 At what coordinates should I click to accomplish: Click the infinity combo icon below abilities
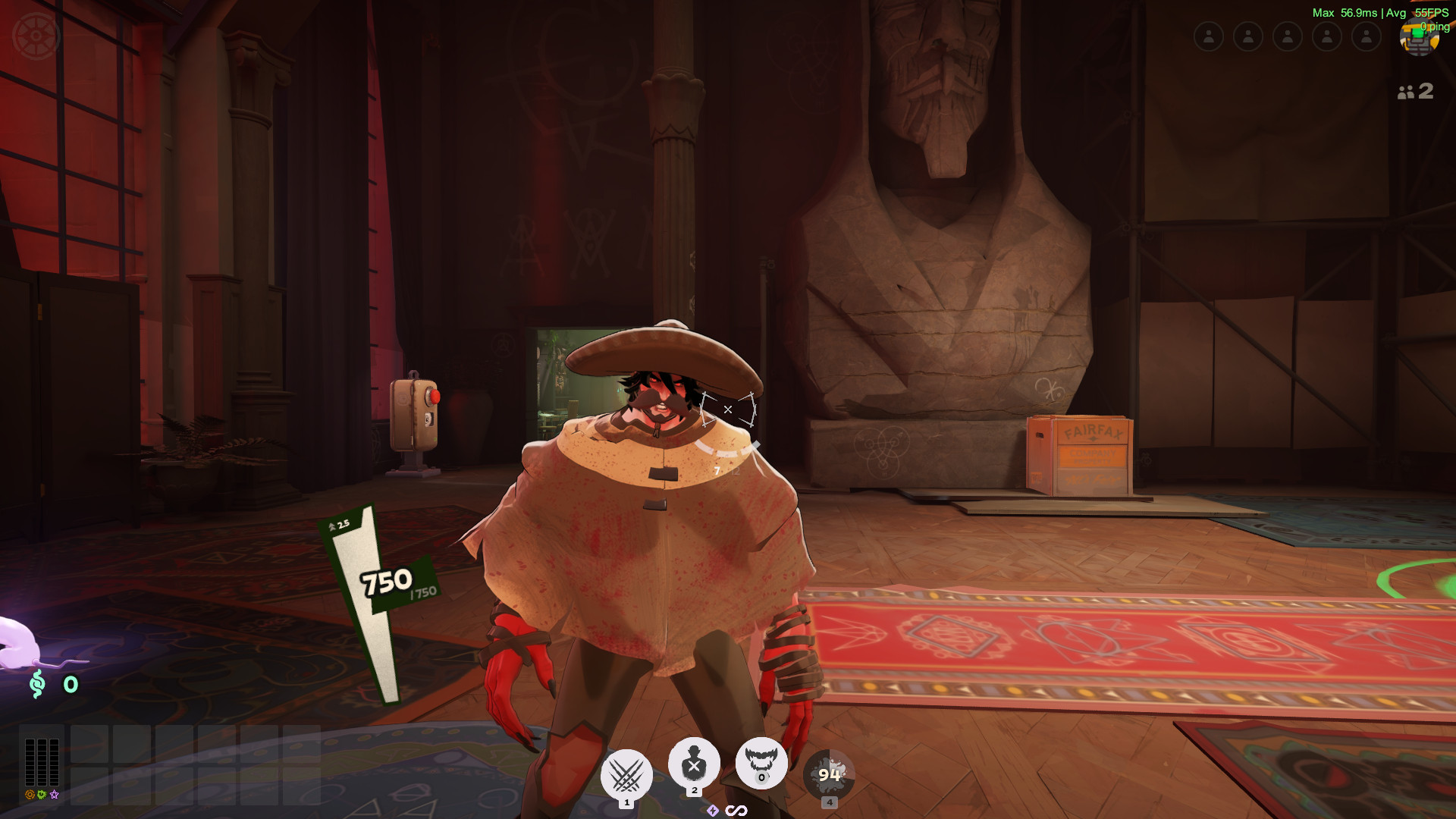pos(735,810)
